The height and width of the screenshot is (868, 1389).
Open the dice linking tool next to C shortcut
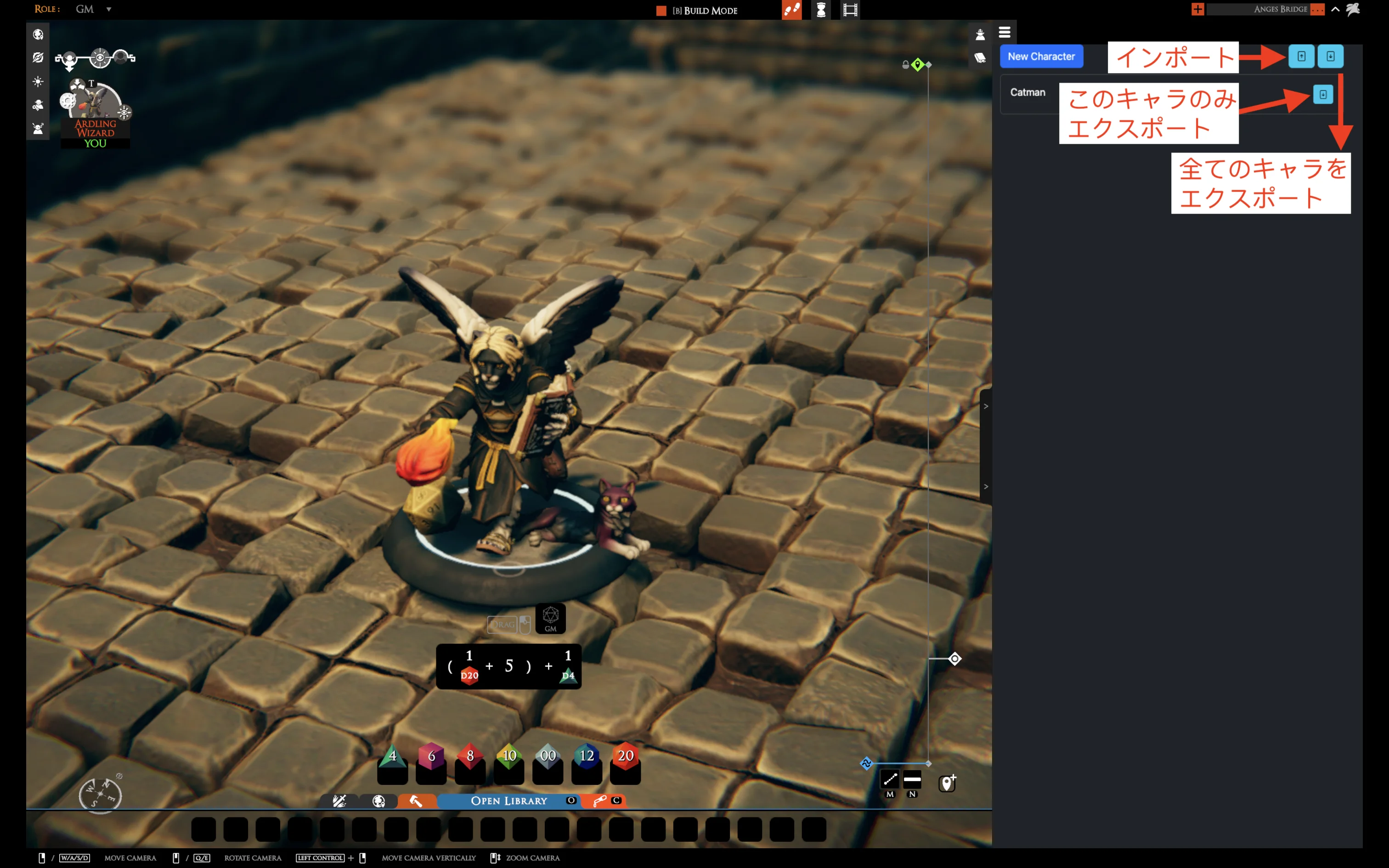600,801
